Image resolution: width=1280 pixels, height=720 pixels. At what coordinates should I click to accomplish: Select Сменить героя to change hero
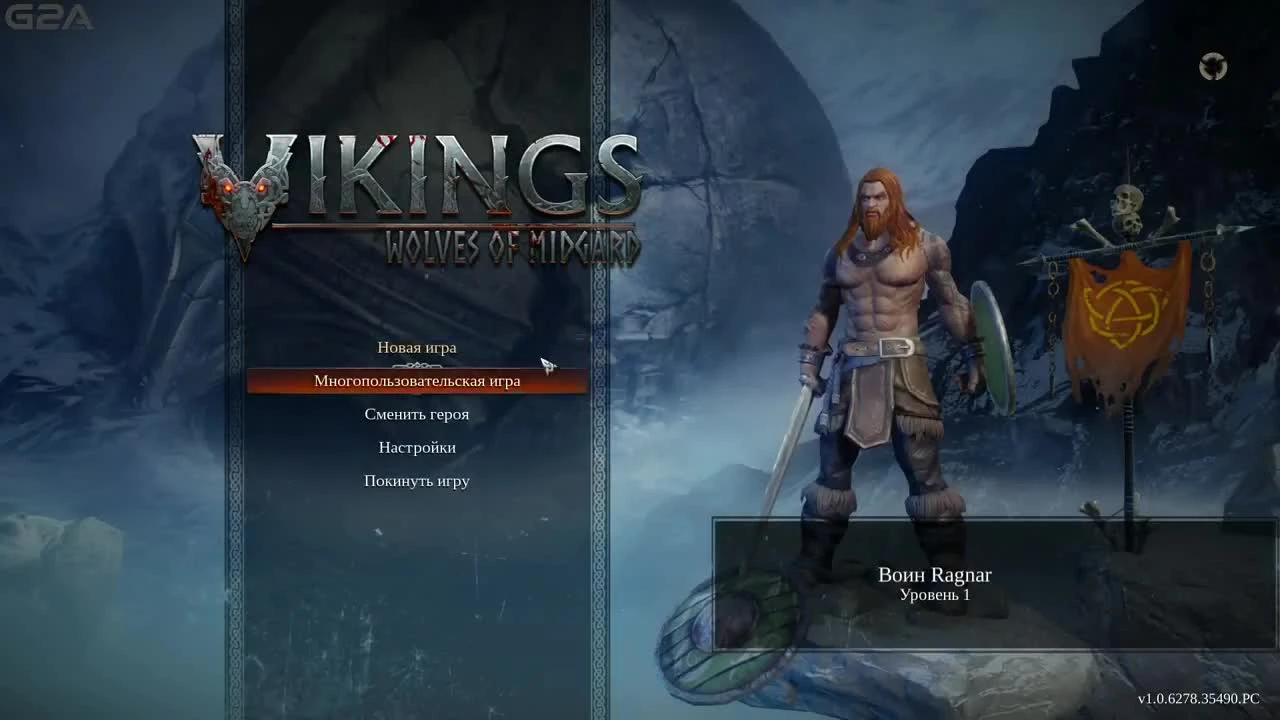tap(416, 414)
